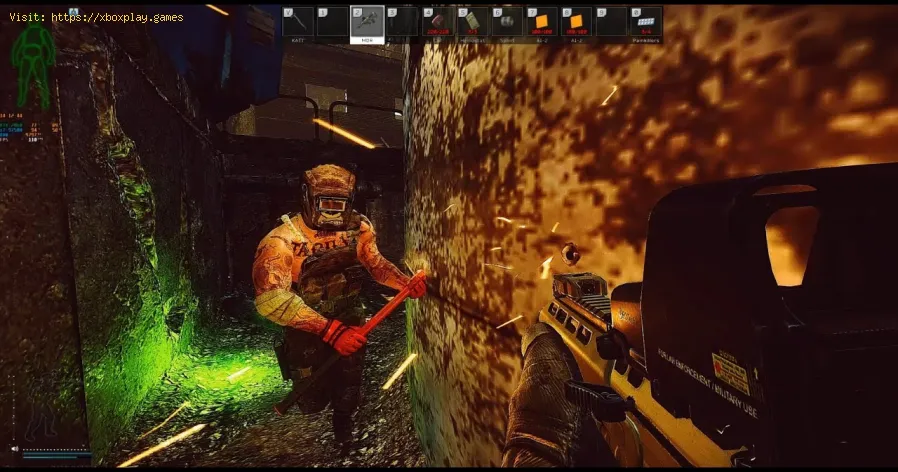
Task: Use the Splint in slot 6
Action: click(x=506, y=22)
